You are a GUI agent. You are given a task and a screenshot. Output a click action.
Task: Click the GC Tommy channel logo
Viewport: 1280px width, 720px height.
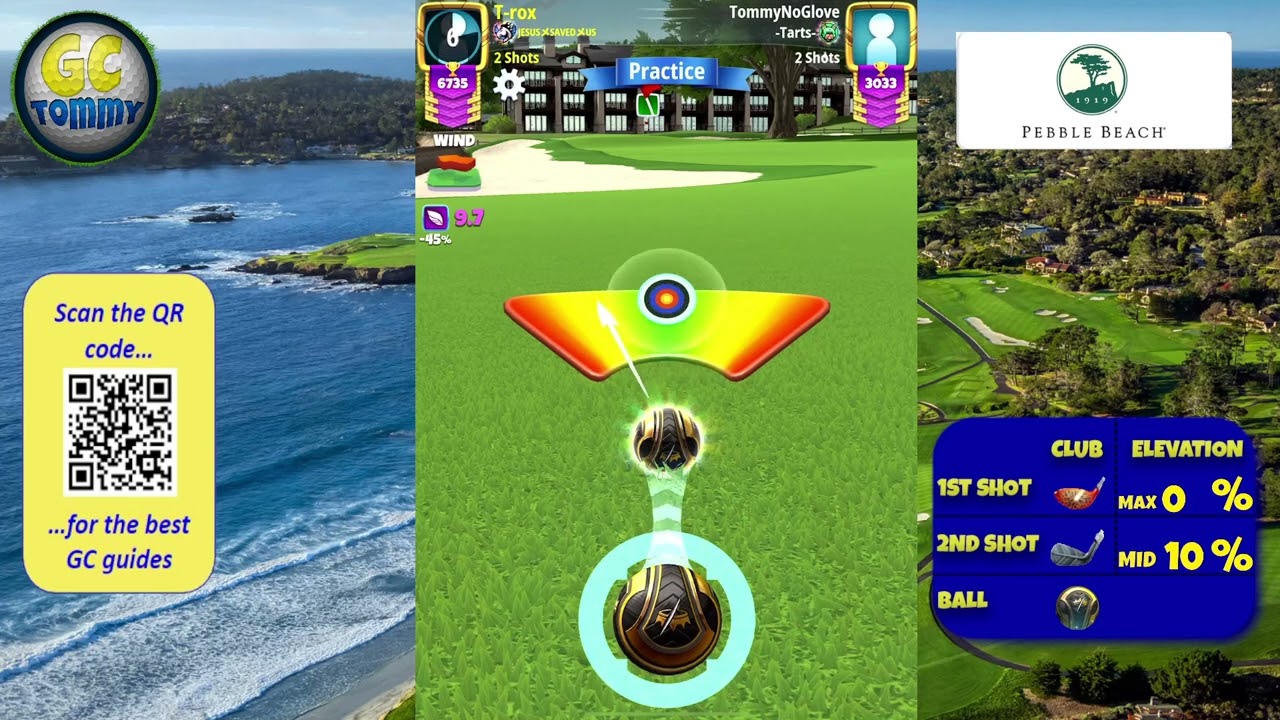[x=85, y=88]
